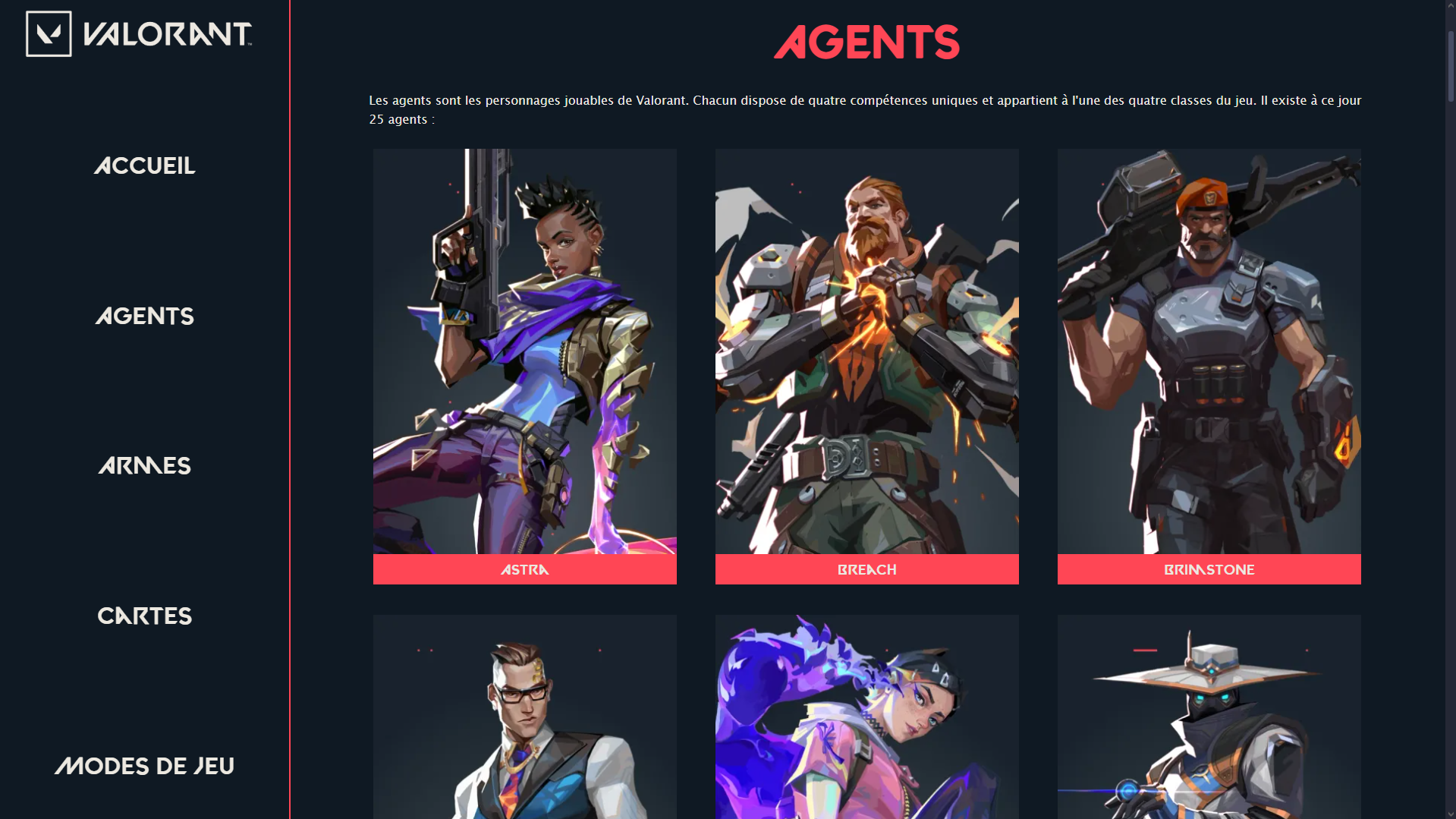Open MODES DE JEU
This screenshot has height=819, width=1456.
(x=145, y=766)
